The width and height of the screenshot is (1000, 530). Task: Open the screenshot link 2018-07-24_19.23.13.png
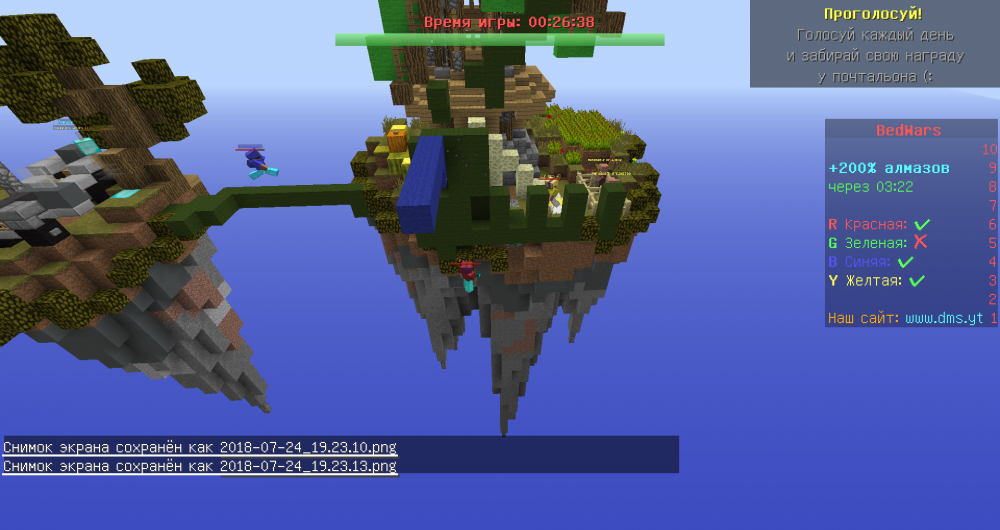tap(309, 466)
